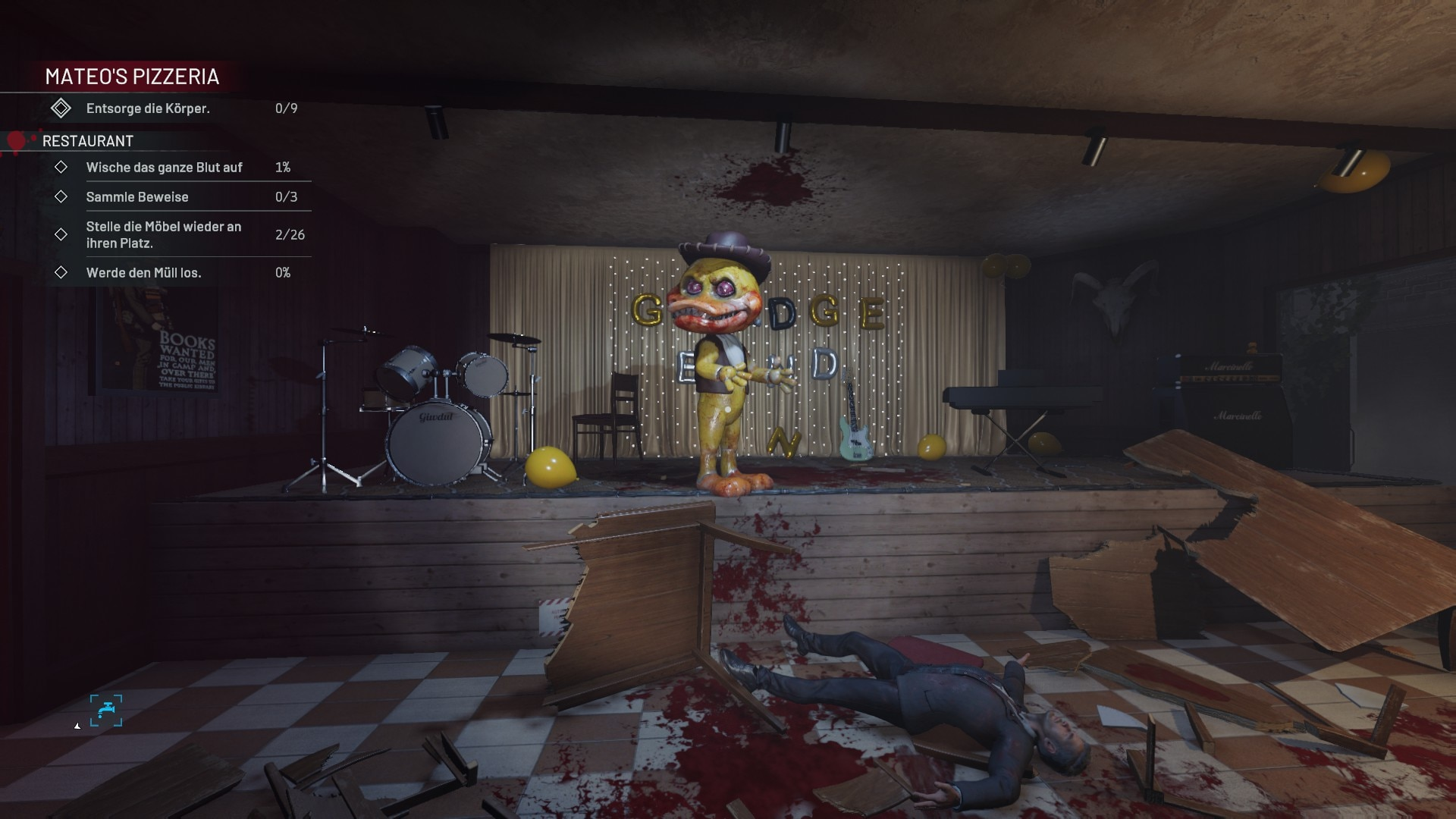Click the blue water tap scanner icon
1456x819 pixels.
[106, 711]
